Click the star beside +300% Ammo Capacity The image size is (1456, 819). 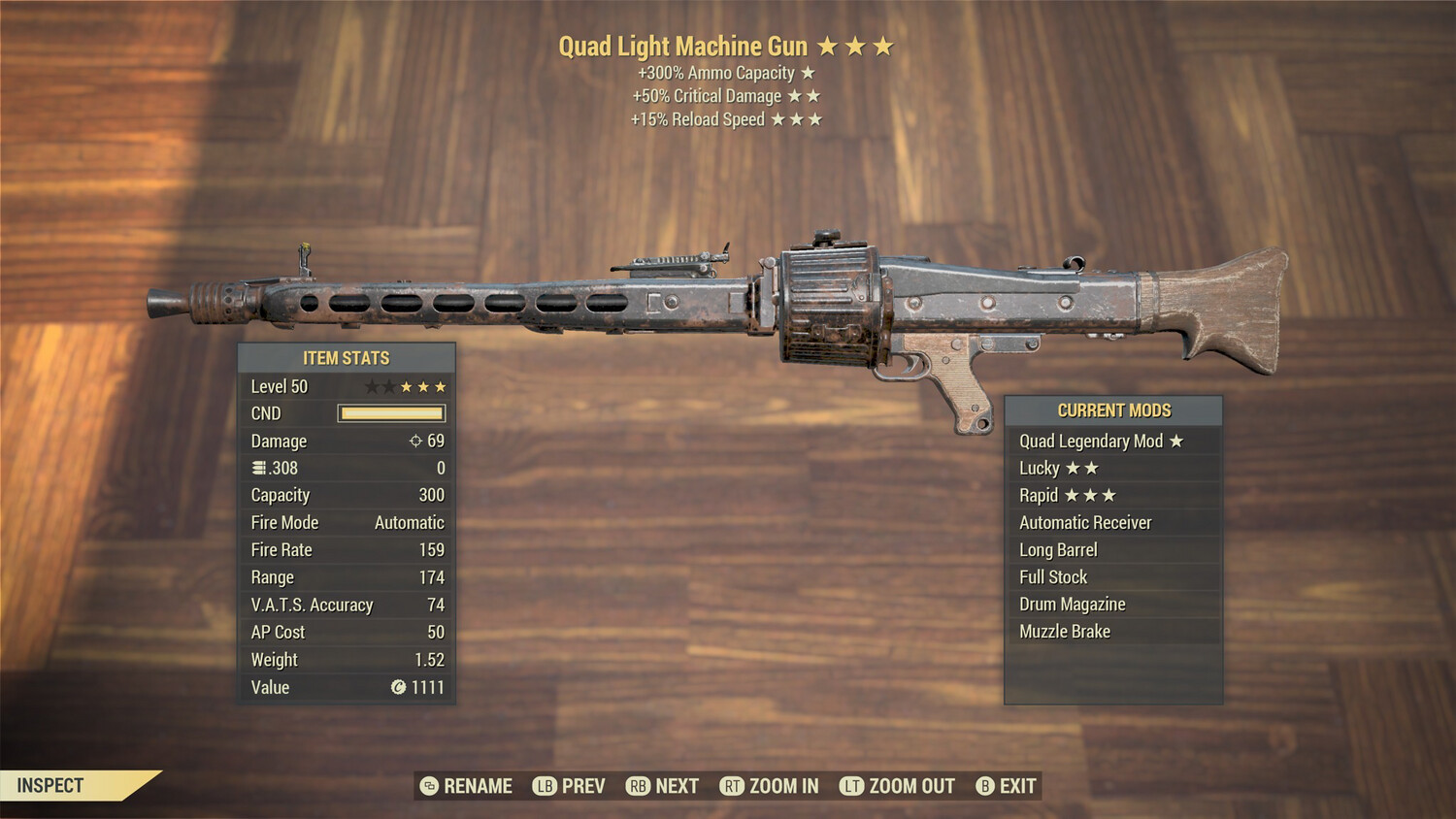[x=810, y=72]
